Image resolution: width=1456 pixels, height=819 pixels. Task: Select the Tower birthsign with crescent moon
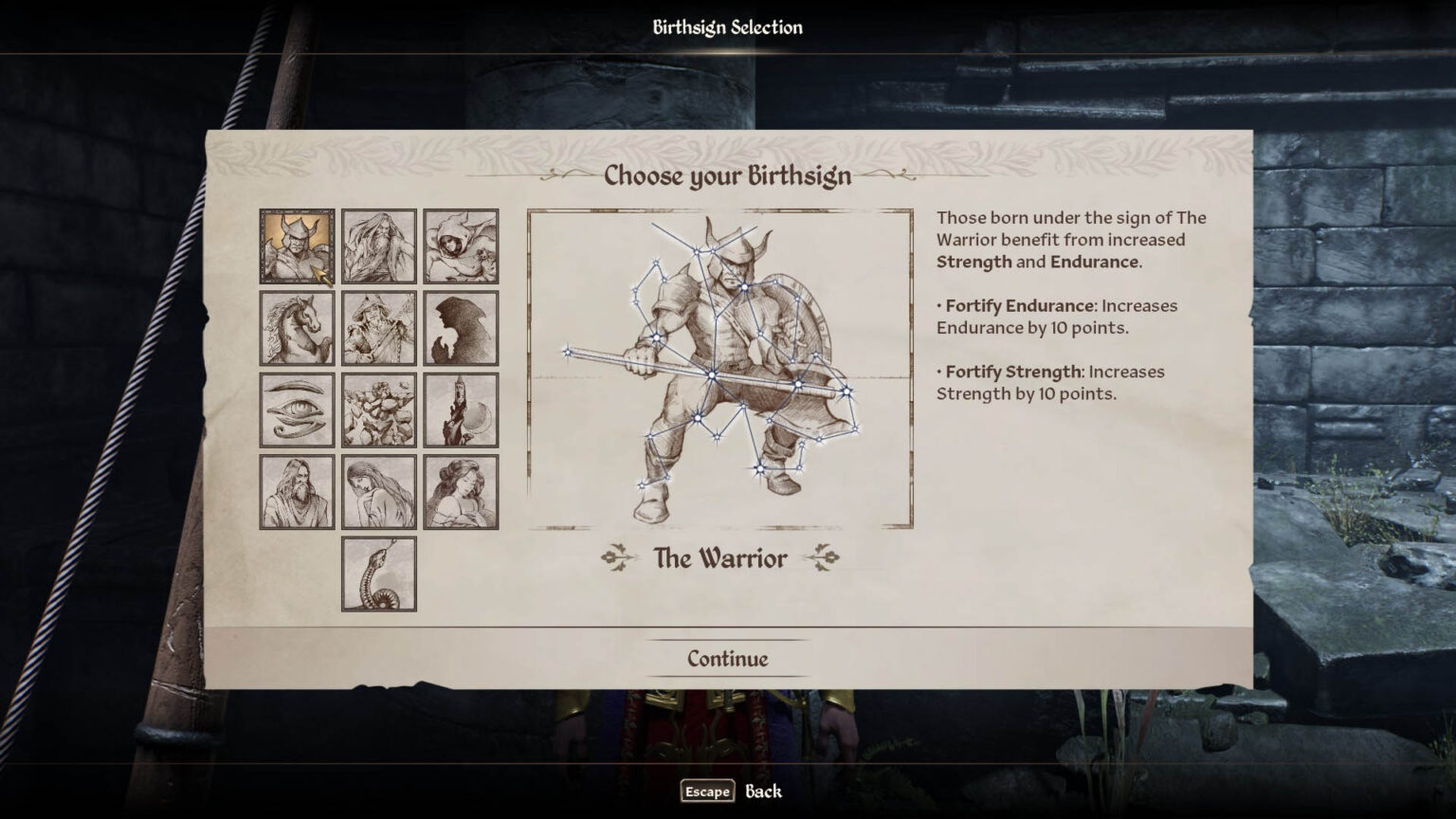click(463, 409)
